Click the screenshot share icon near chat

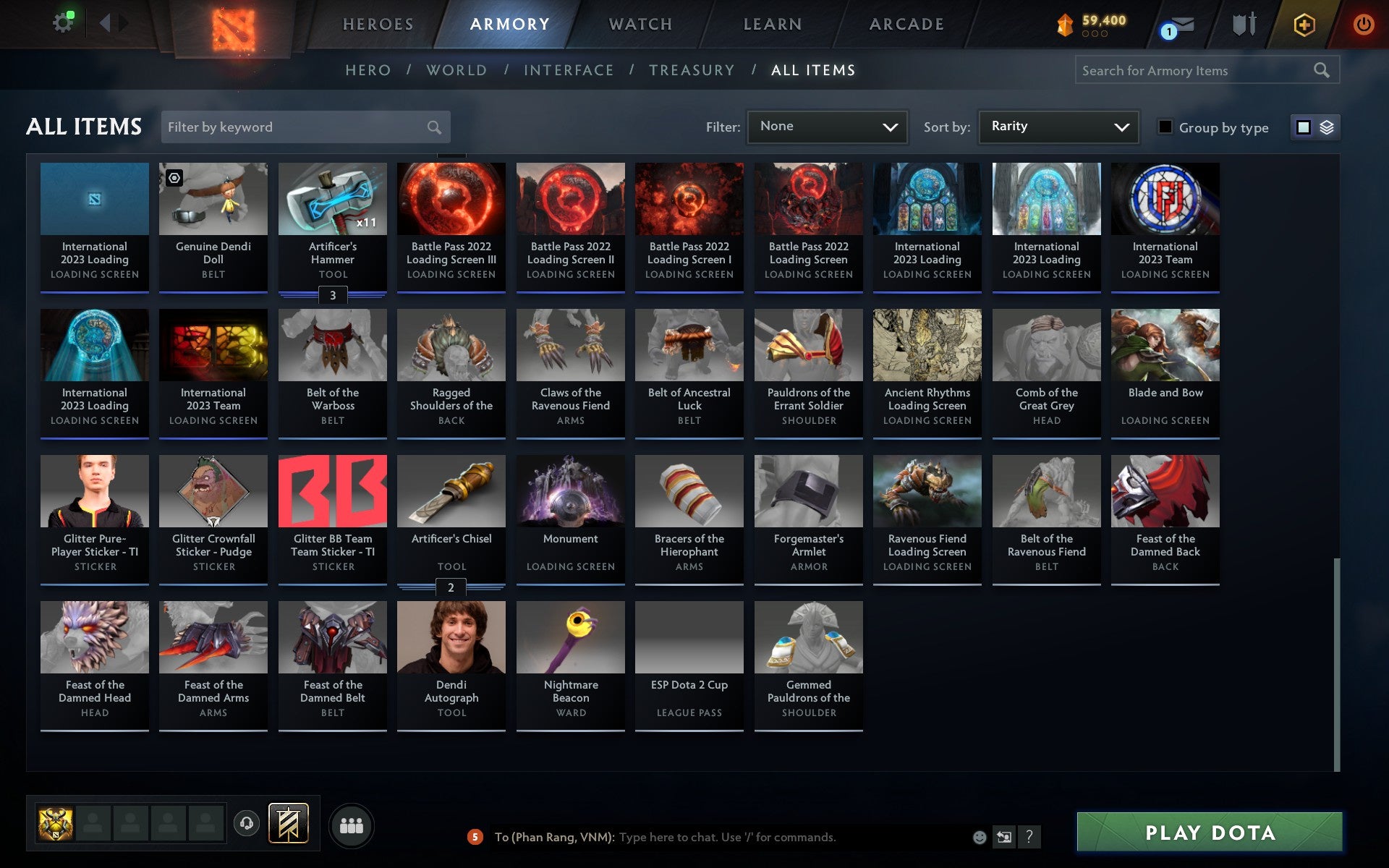(x=1003, y=837)
